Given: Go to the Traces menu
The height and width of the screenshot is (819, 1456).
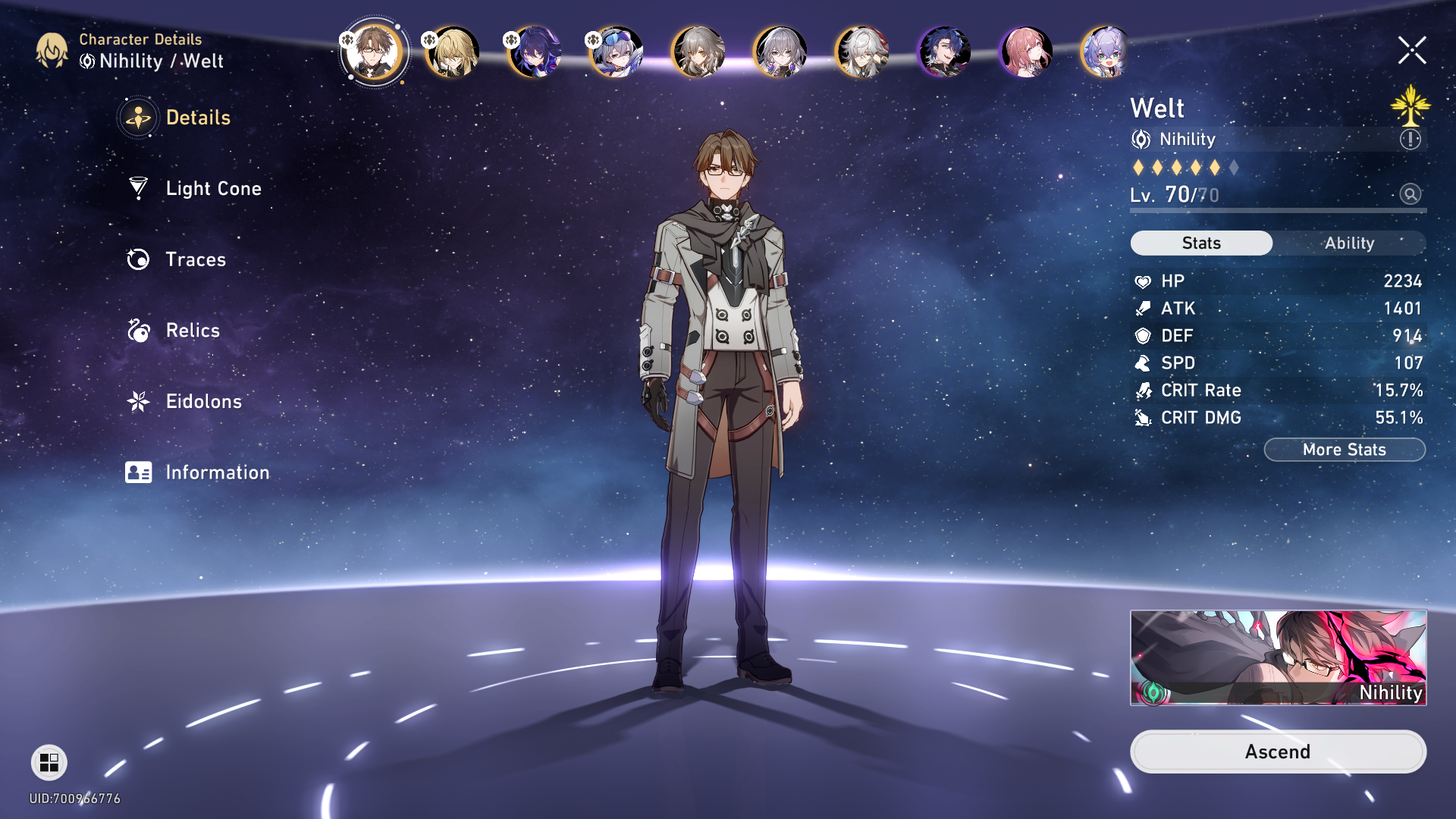Looking at the screenshot, I should [x=195, y=259].
